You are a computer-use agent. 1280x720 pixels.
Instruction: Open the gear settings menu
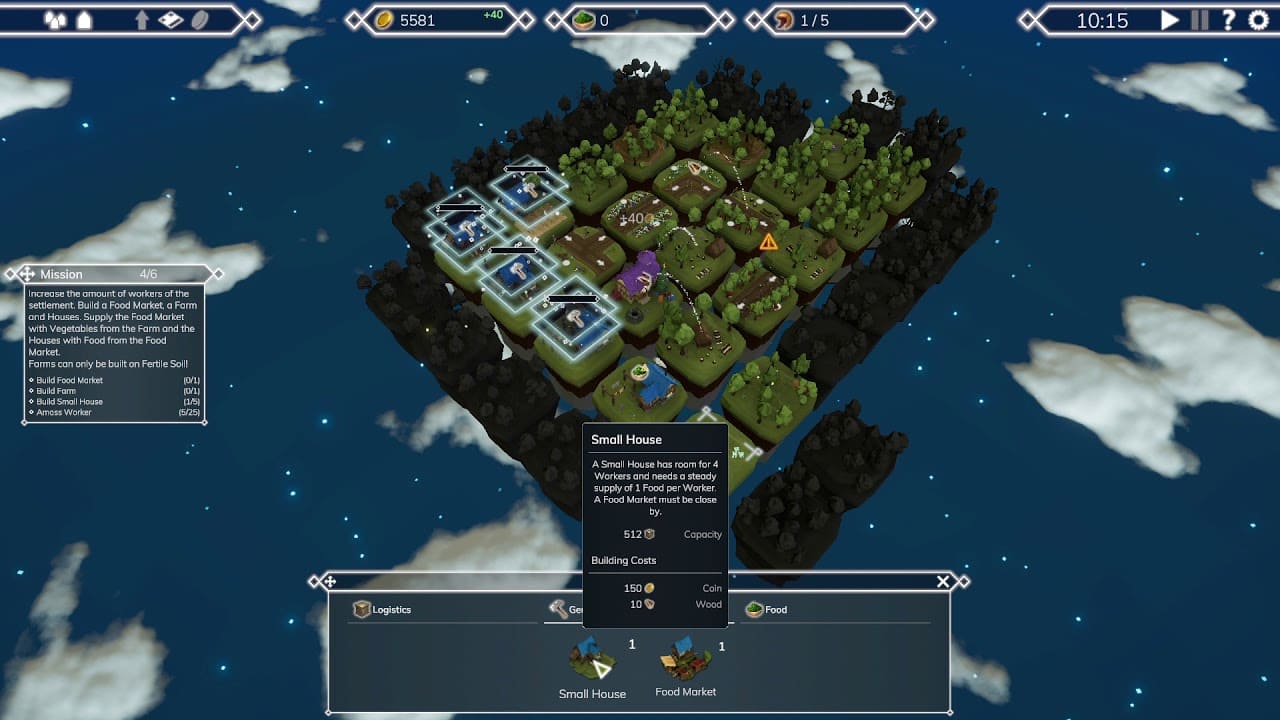click(x=1258, y=20)
